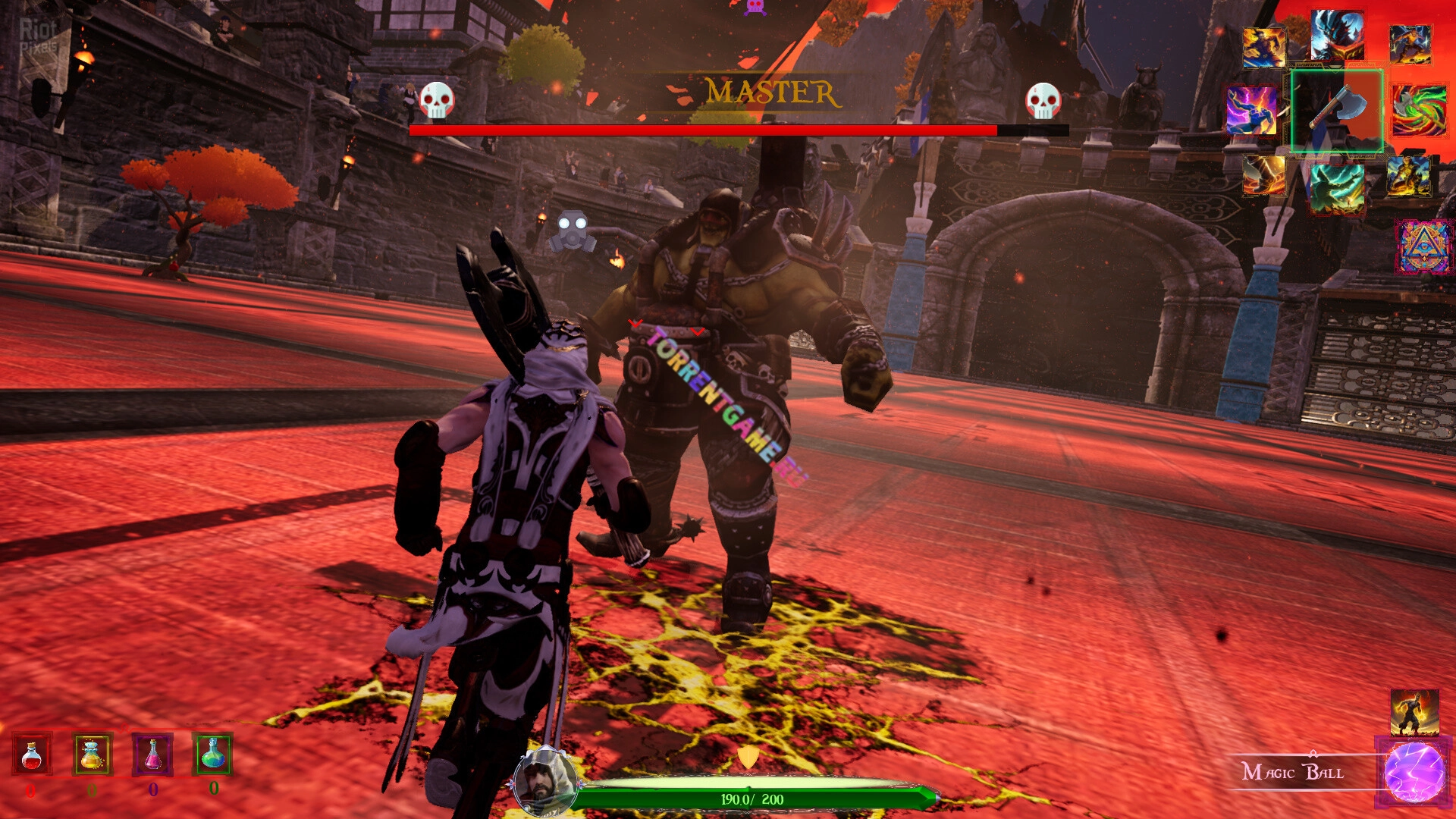Select the teal shadowy creature ability
The image size is (1456, 819).
[x=1337, y=188]
